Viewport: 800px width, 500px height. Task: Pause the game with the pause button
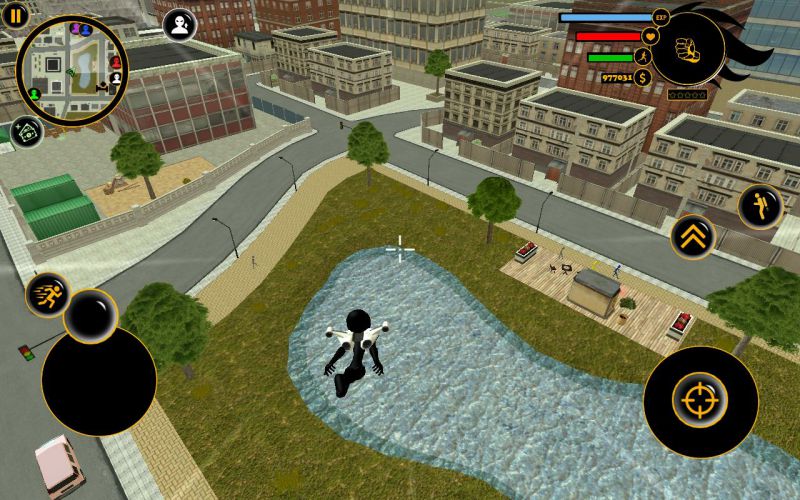tap(16, 15)
